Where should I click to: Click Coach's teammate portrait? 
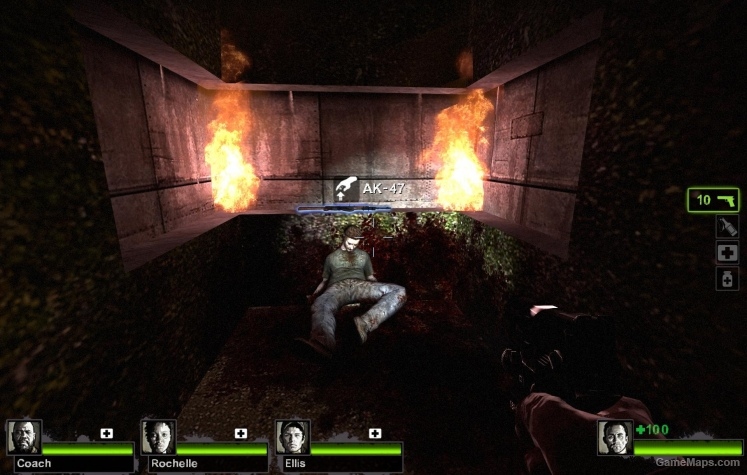(x=24, y=437)
